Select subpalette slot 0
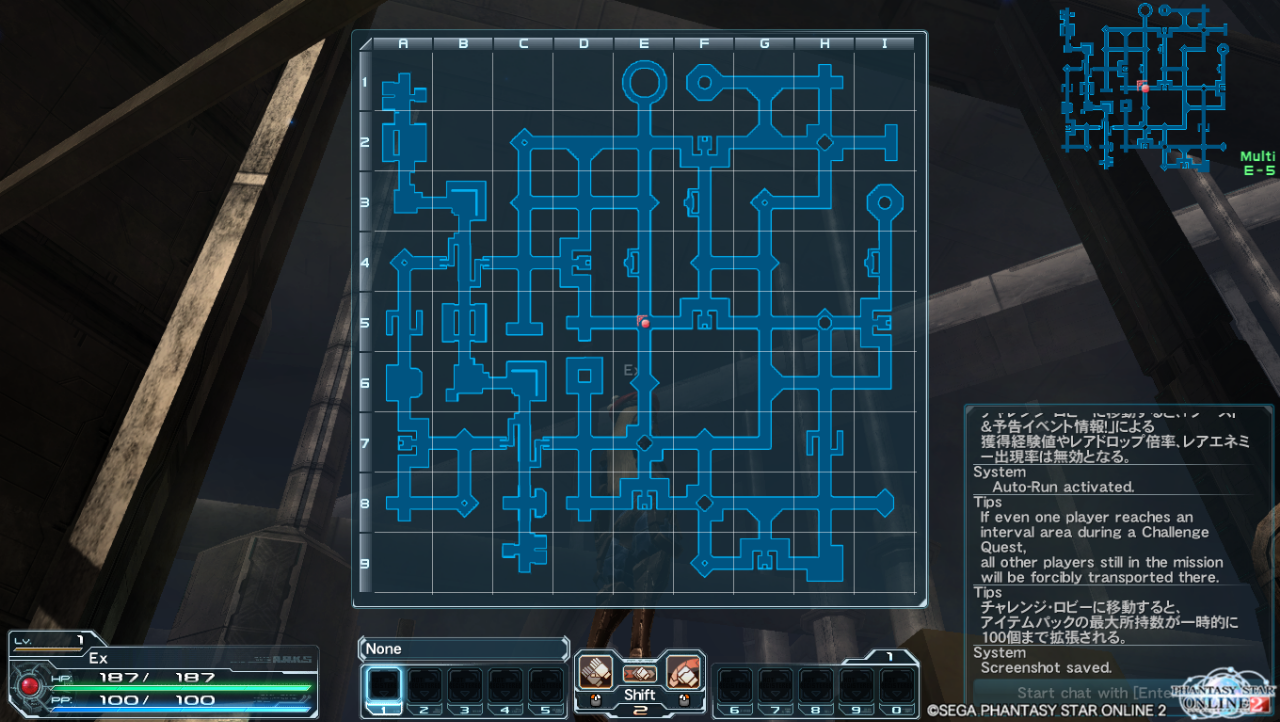This screenshot has height=722, width=1280. tap(895, 685)
